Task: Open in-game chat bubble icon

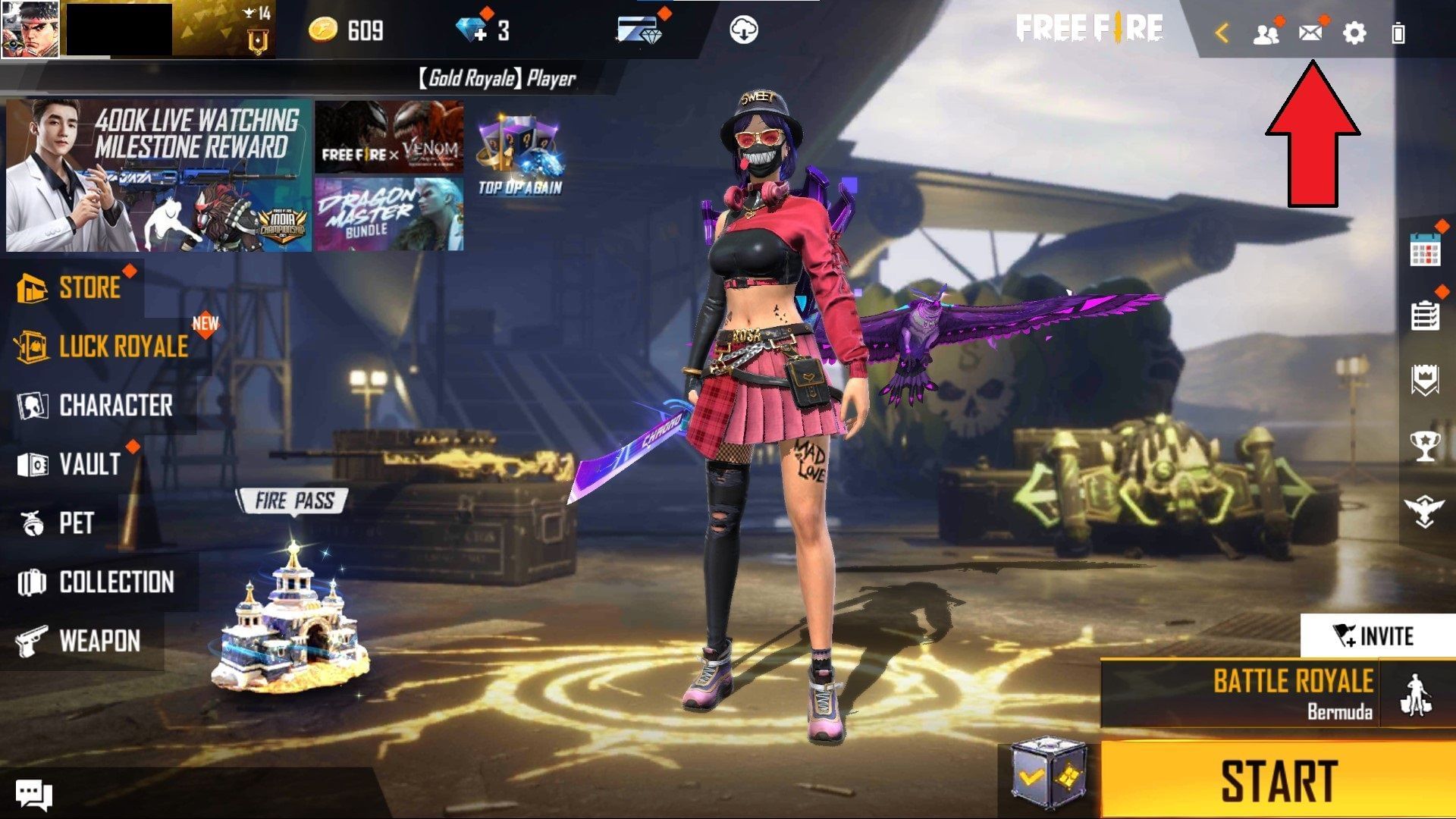Action: tap(32, 792)
